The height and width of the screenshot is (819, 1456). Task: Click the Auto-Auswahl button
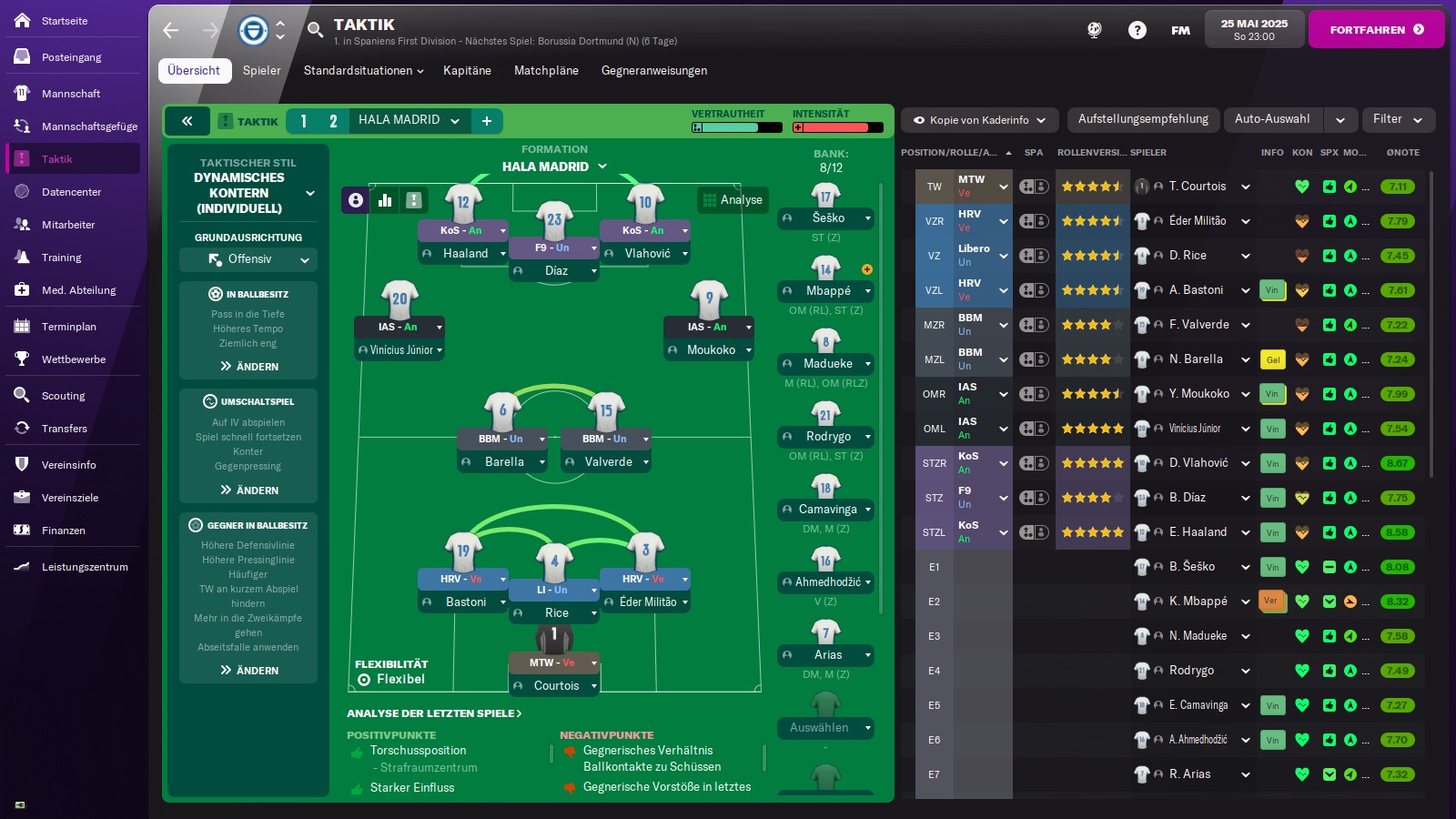(1271, 119)
